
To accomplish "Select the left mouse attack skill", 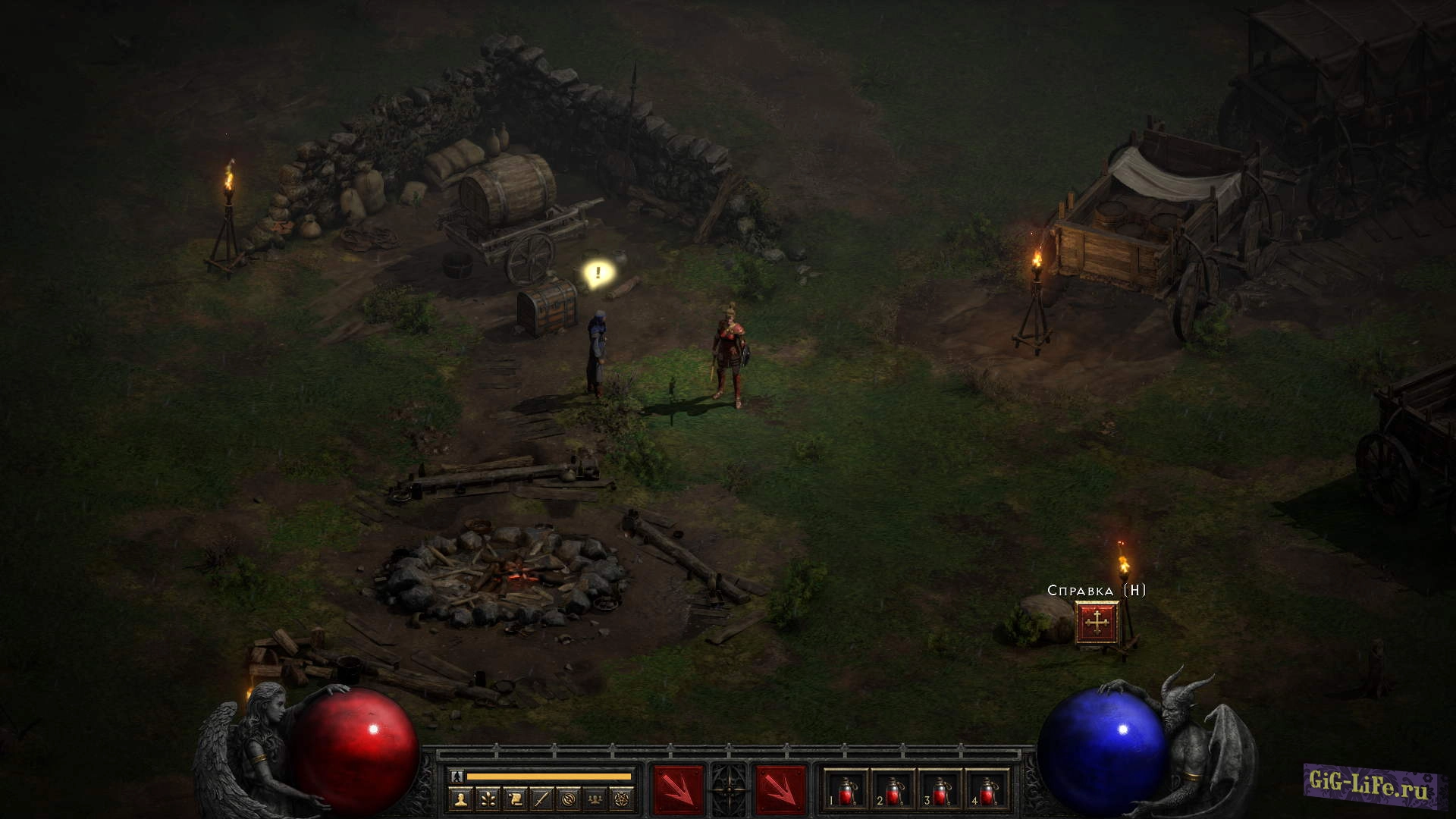I will (678, 790).
